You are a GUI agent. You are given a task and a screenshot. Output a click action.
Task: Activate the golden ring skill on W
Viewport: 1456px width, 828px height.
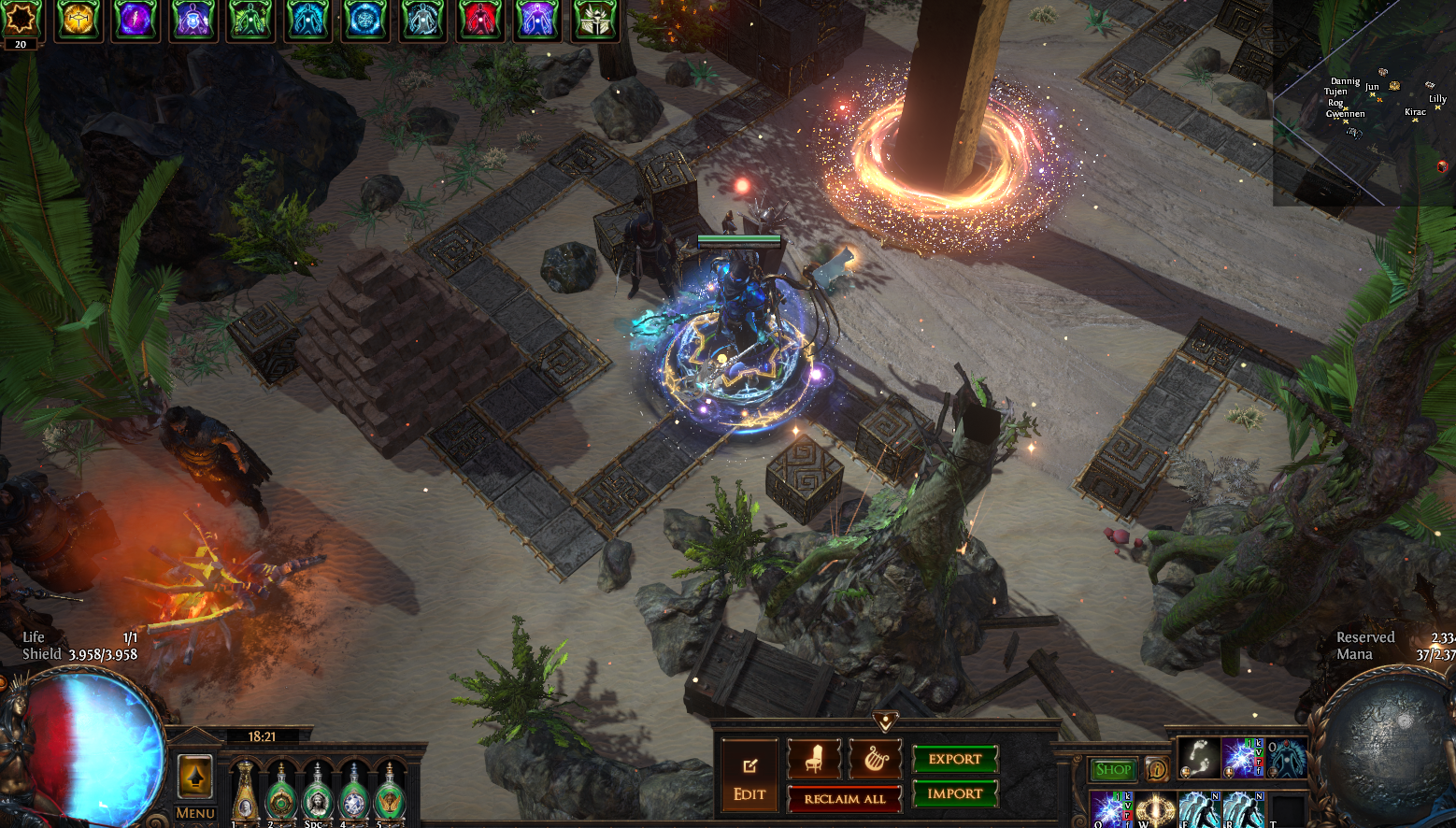(x=1155, y=809)
